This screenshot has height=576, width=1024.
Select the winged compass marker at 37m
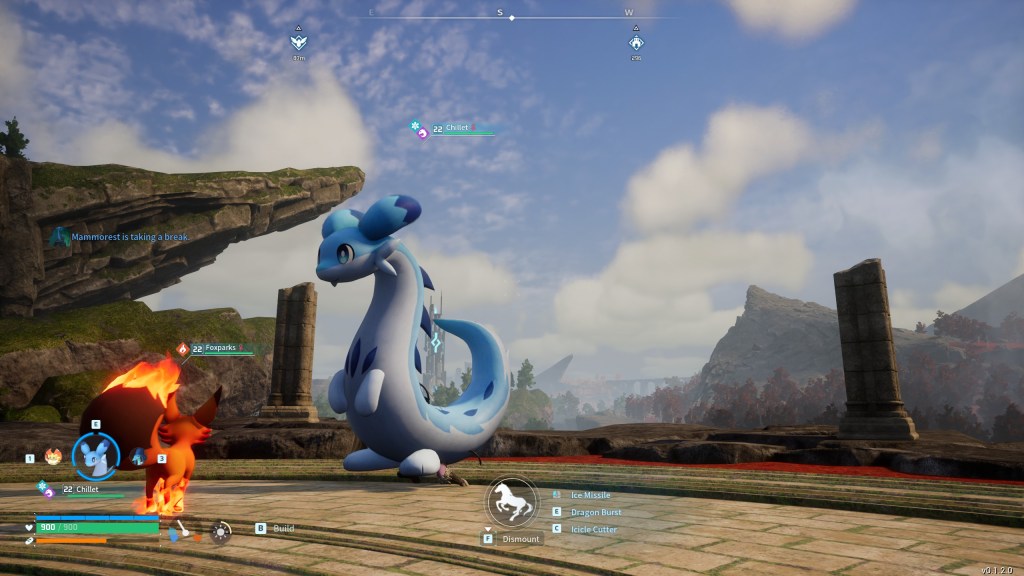298,42
